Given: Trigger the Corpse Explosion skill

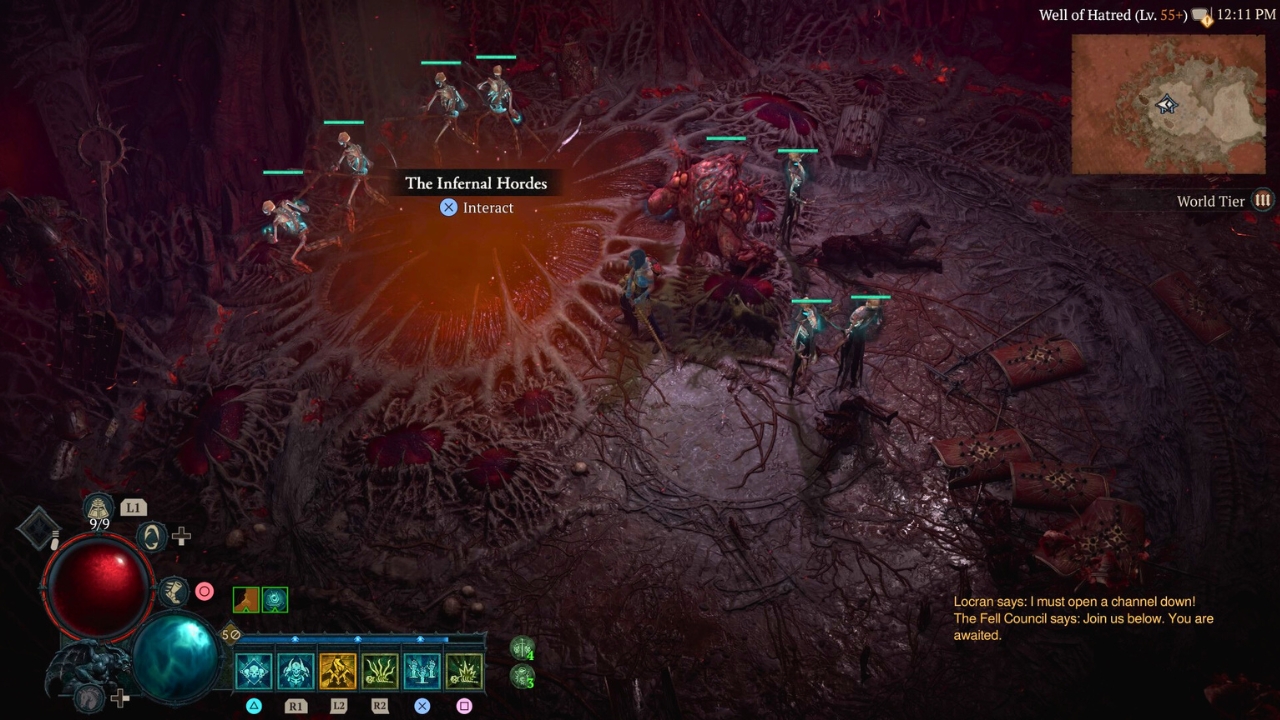Looking at the screenshot, I should pos(464,671).
